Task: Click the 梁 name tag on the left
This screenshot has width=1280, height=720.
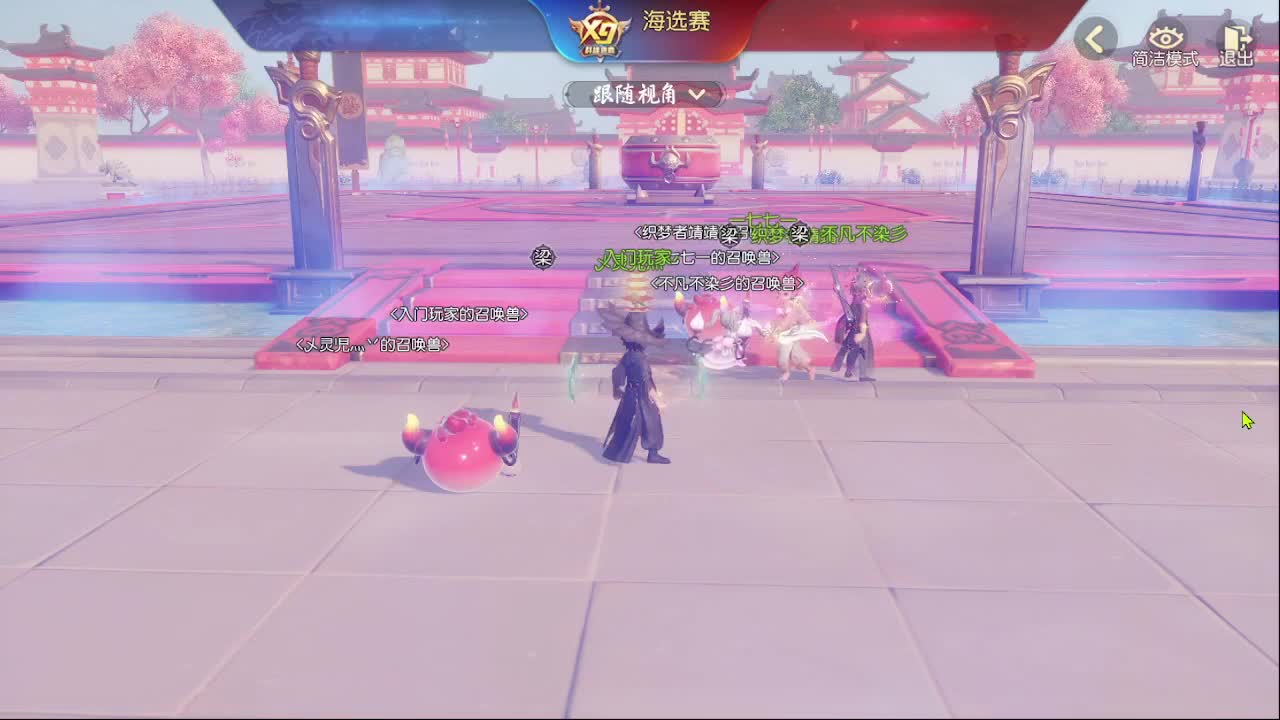Action: (x=542, y=256)
